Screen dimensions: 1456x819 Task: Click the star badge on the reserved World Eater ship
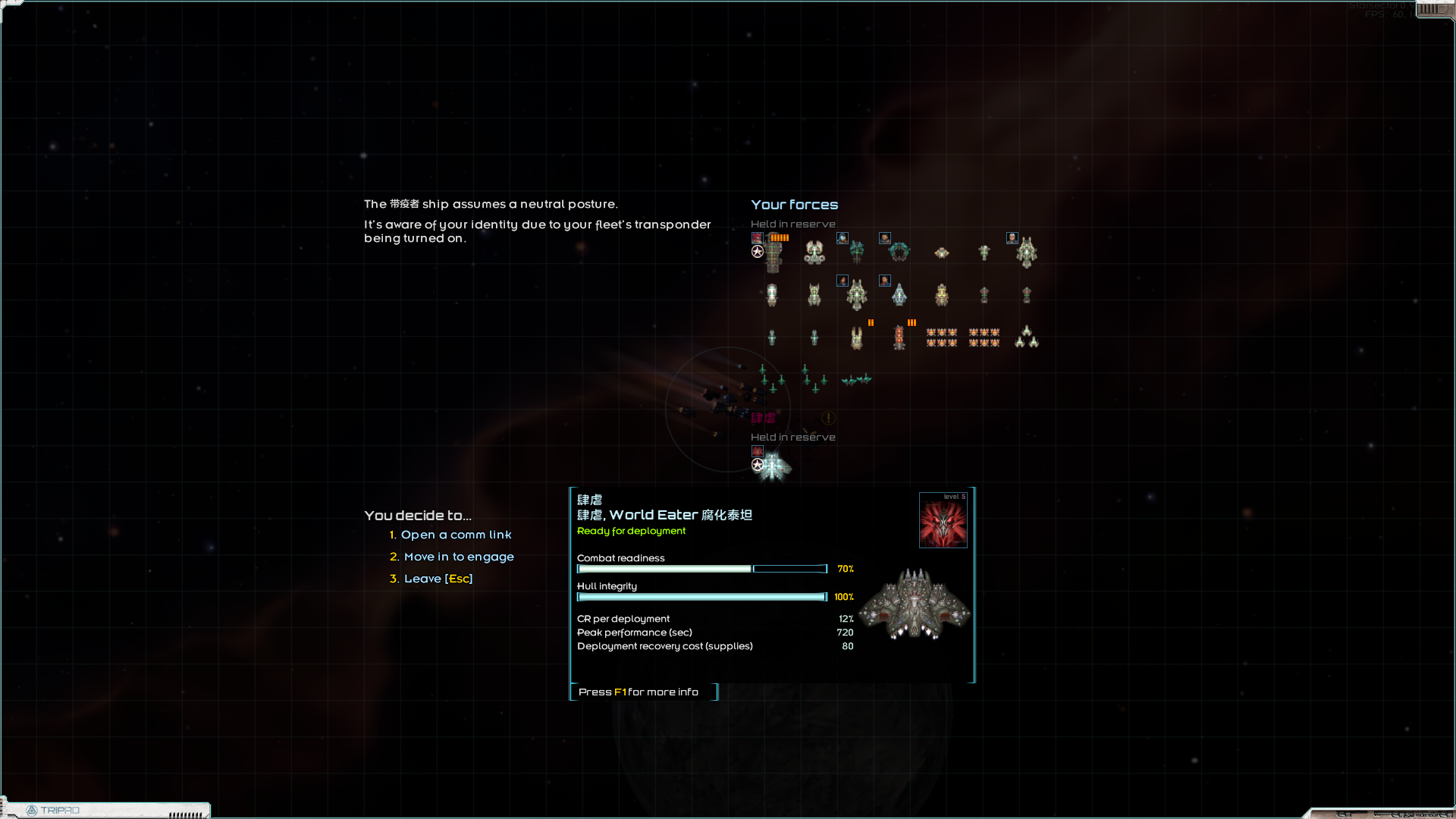[x=758, y=464]
